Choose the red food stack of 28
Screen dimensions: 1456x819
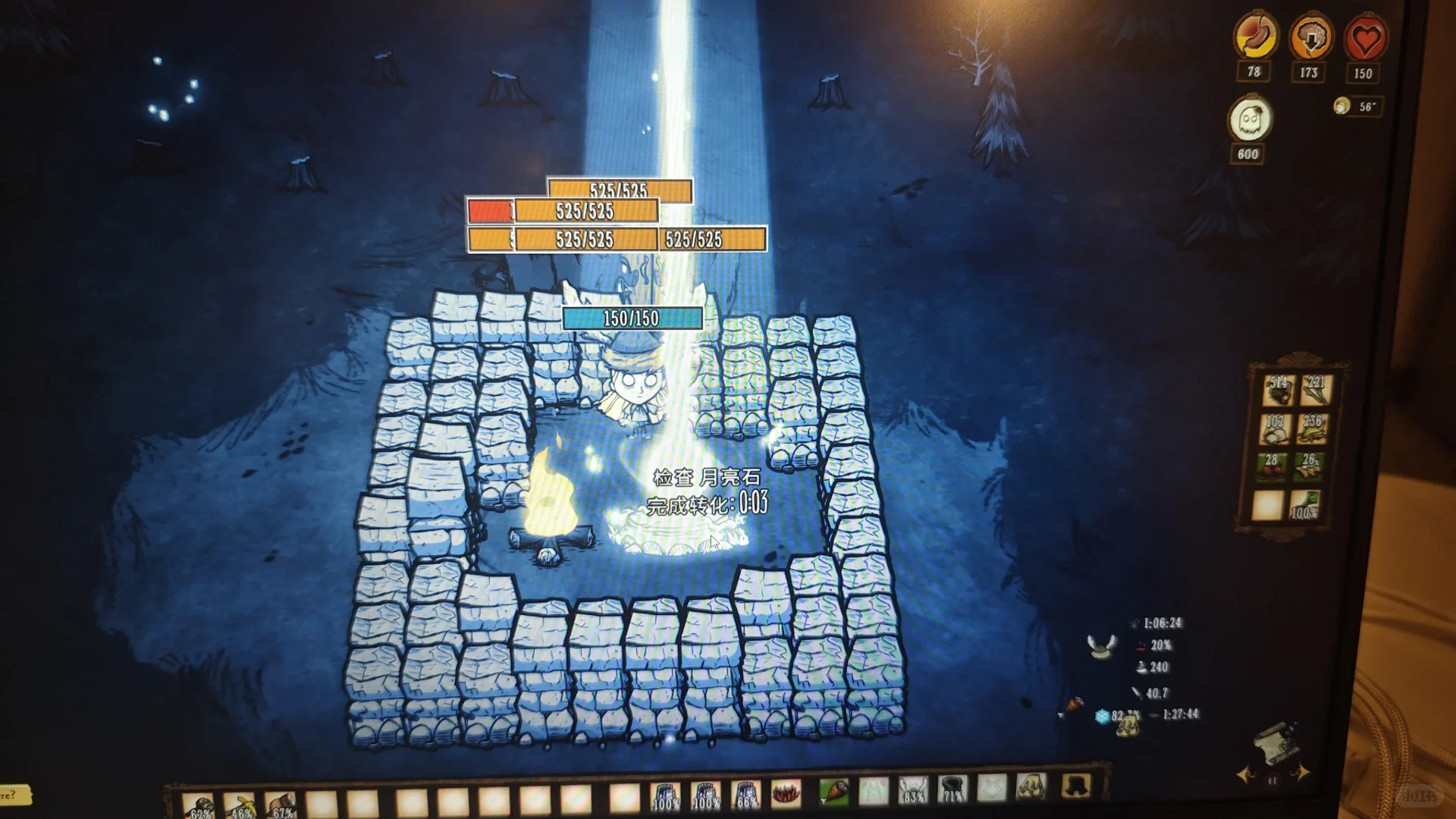click(1272, 467)
